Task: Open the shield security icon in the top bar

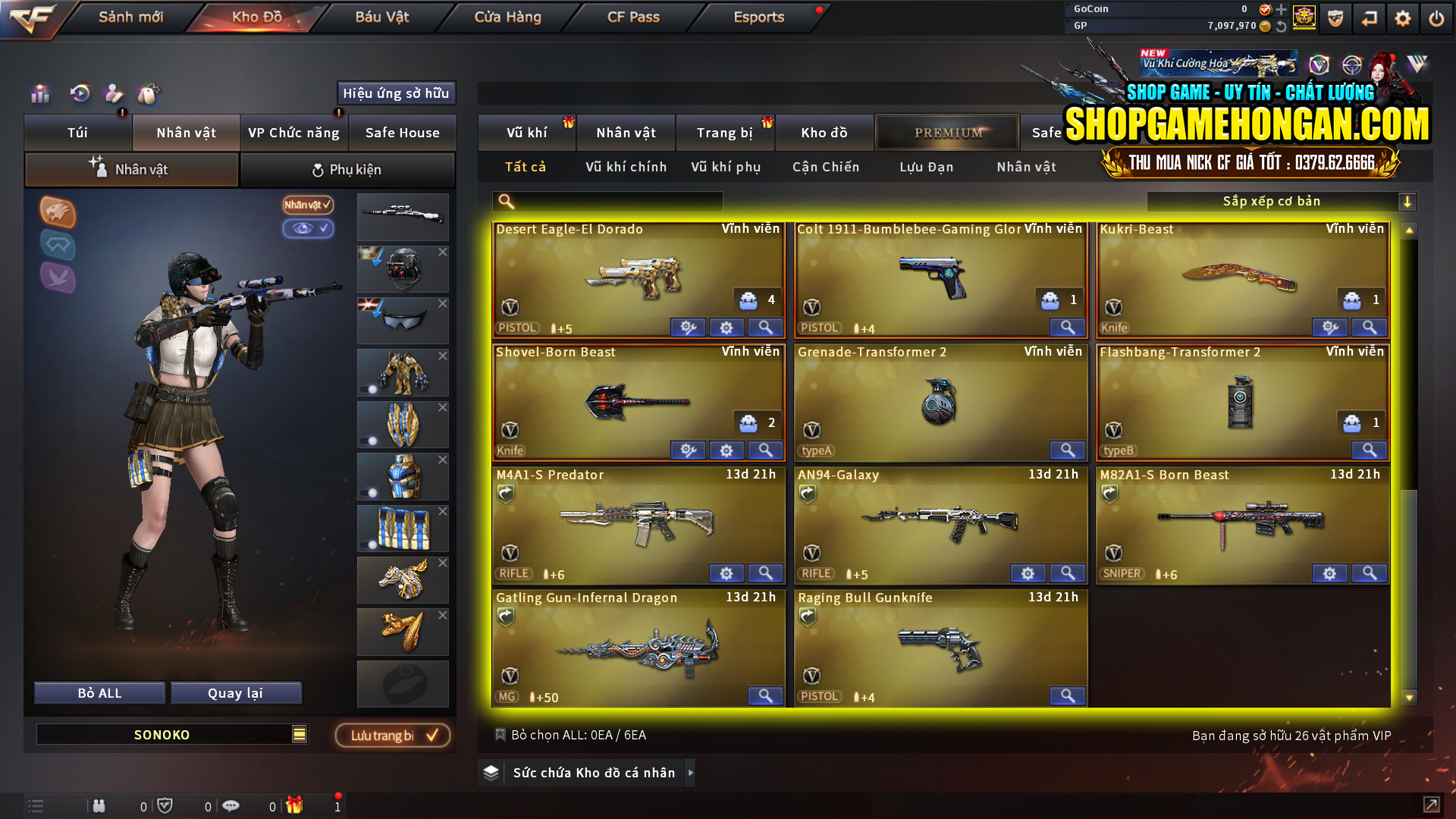Action: pyautogui.click(x=1335, y=17)
